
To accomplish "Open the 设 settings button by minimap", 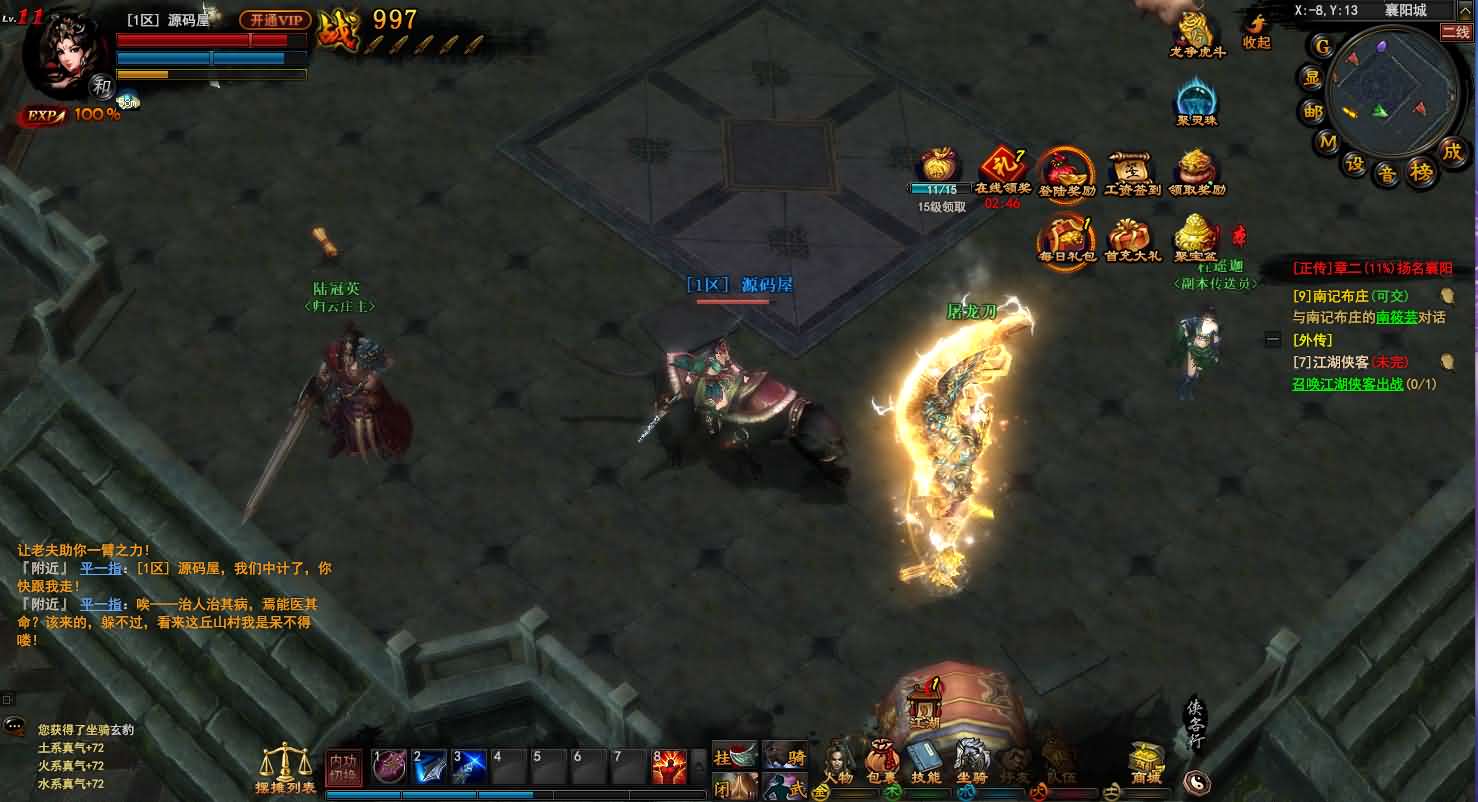I will click(1355, 163).
